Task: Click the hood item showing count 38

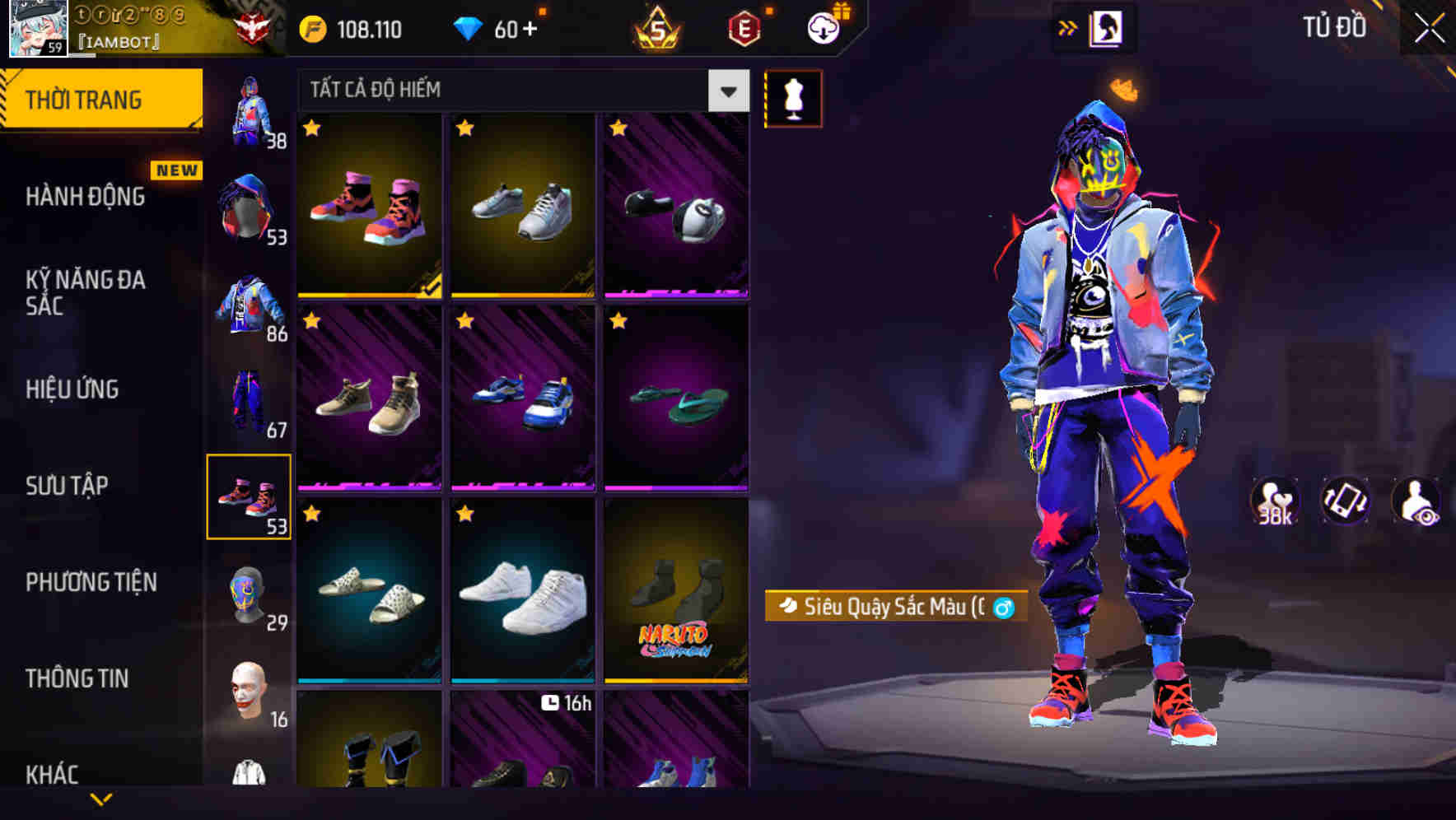Action: [x=248, y=109]
